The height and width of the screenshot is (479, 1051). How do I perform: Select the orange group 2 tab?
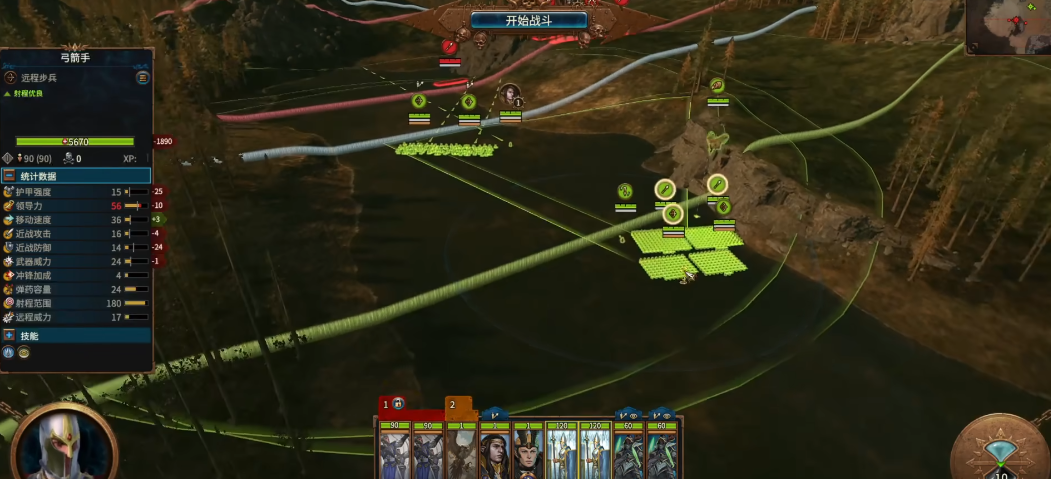pyautogui.click(x=452, y=404)
